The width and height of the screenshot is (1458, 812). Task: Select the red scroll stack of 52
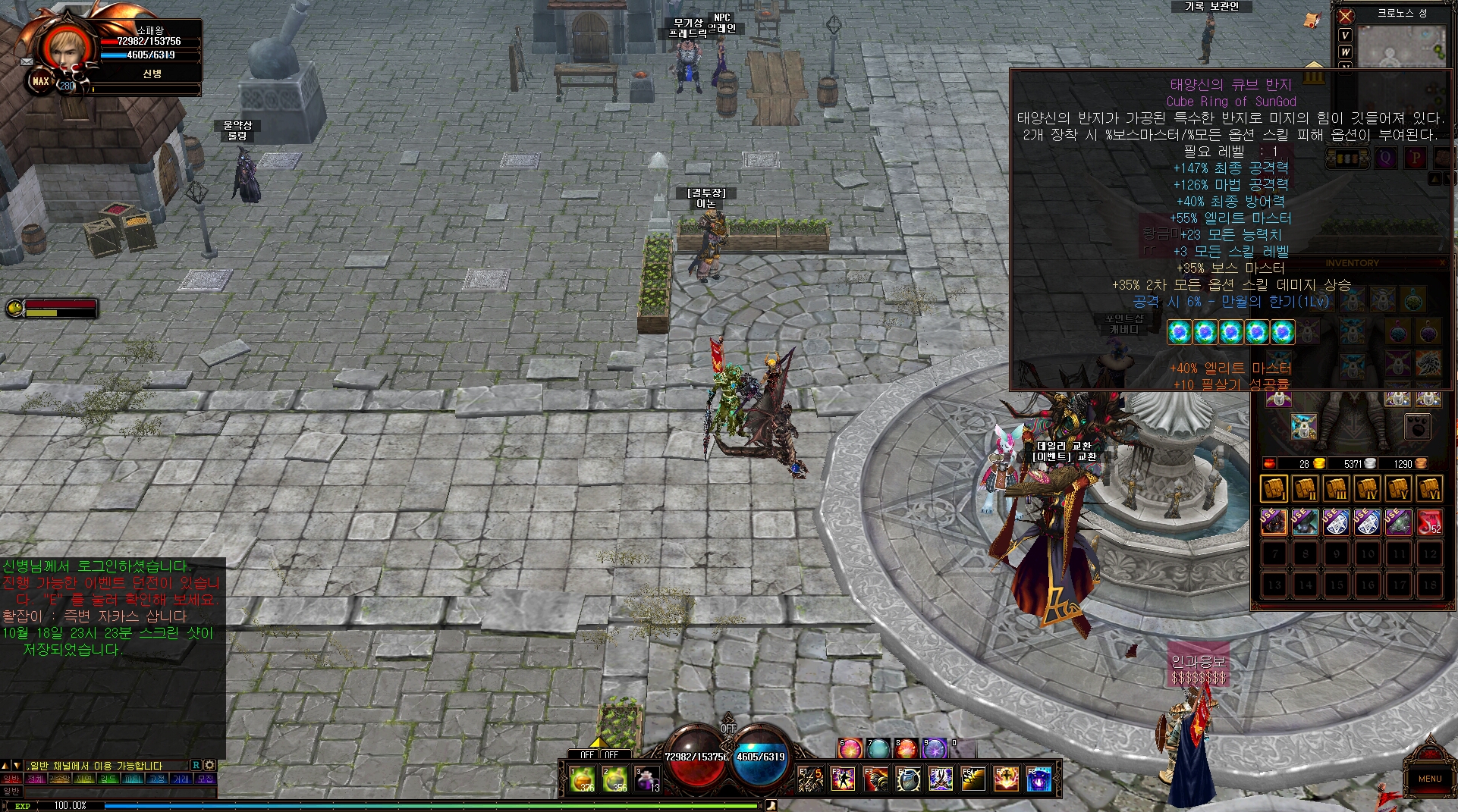pyautogui.click(x=1429, y=522)
